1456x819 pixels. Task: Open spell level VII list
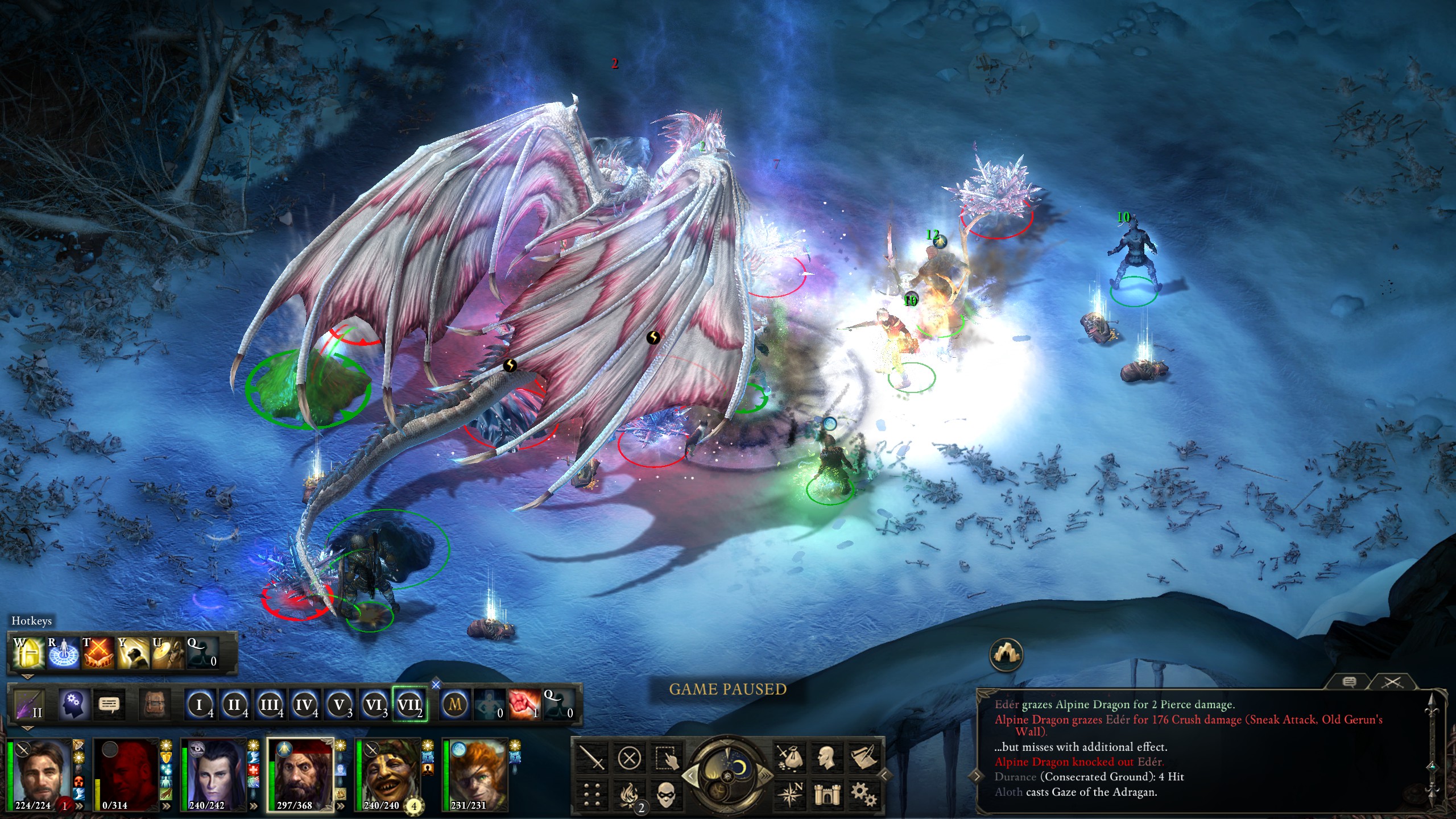coord(409,706)
